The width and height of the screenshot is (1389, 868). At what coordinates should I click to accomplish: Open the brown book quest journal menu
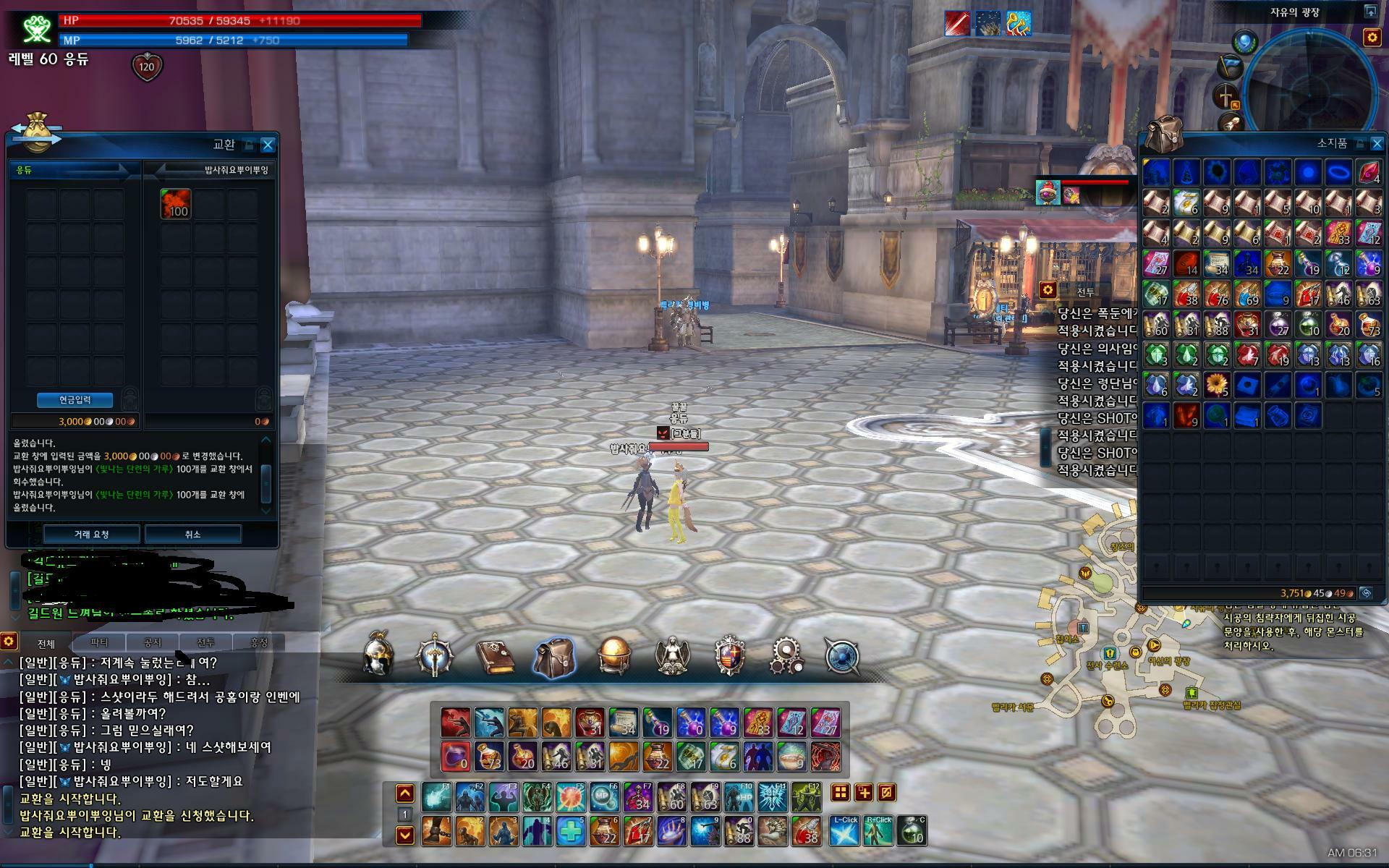click(x=496, y=657)
